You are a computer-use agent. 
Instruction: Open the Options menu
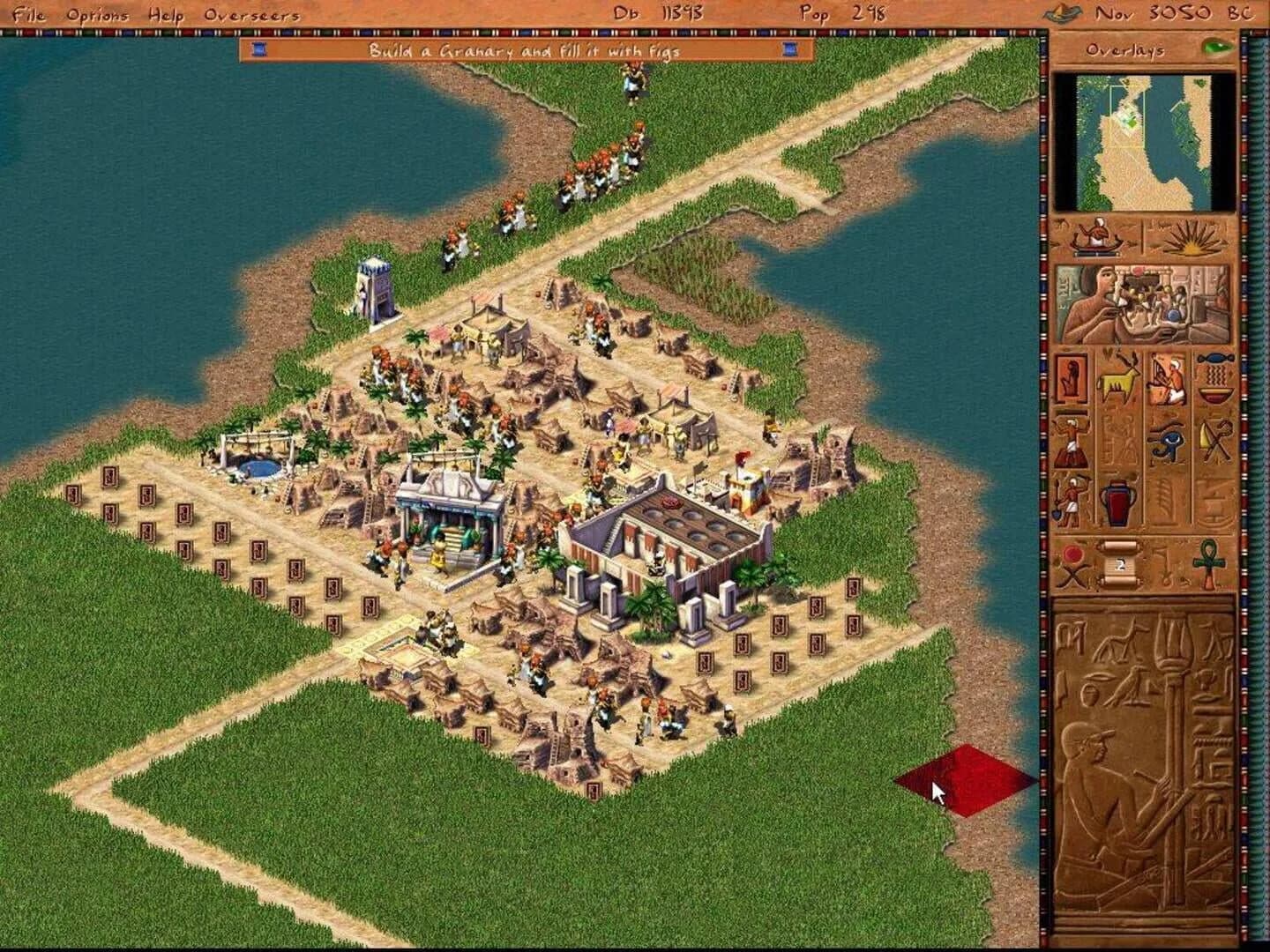[100, 14]
